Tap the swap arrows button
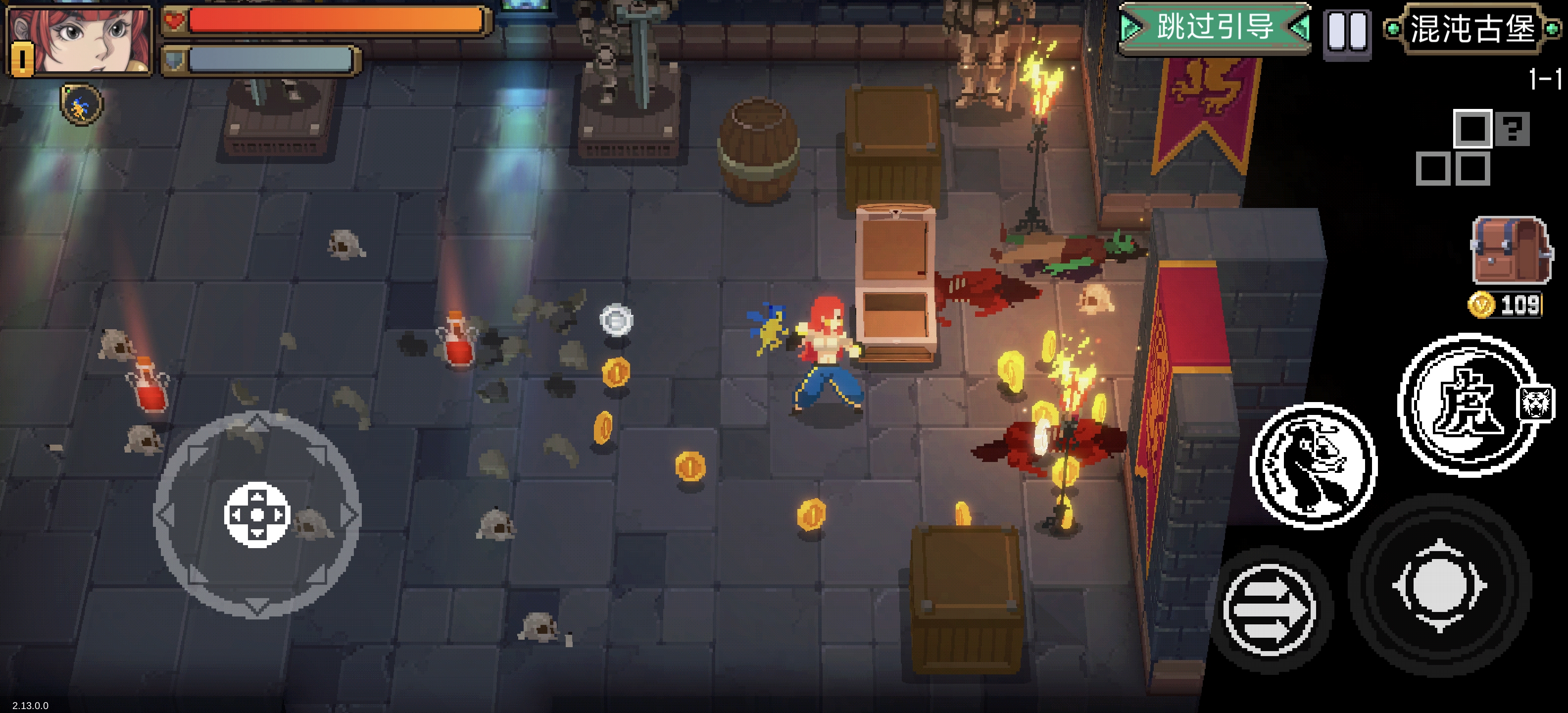The image size is (1568, 713). [x=1269, y=609]
